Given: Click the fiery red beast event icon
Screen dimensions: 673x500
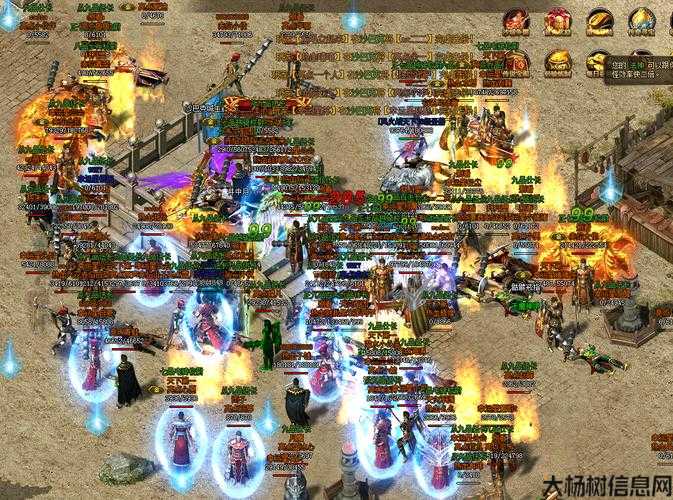Looking at the screenshot, I should click(x=517, y=20).
